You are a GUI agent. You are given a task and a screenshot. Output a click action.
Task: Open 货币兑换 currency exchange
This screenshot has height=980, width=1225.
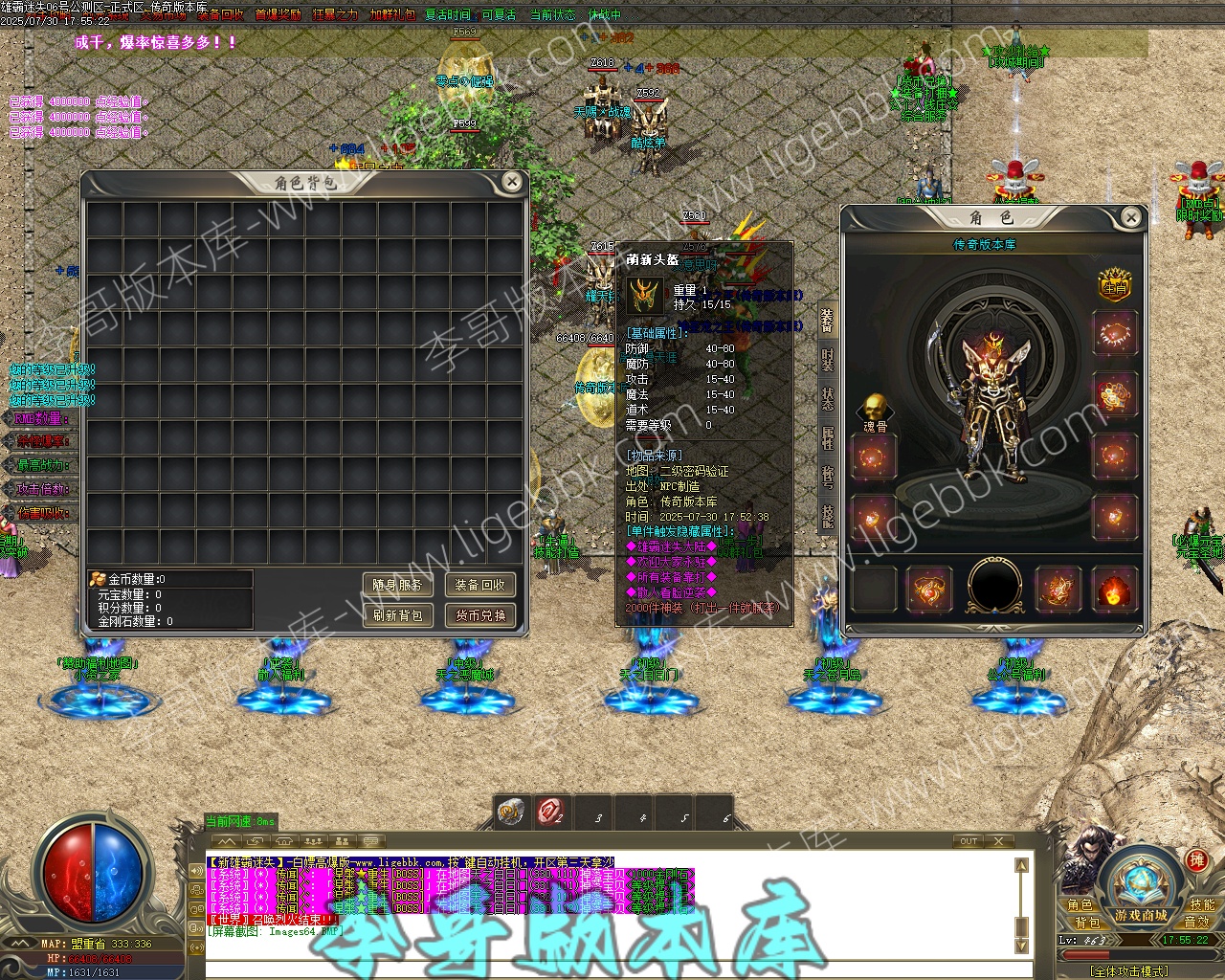pos(480,614)
